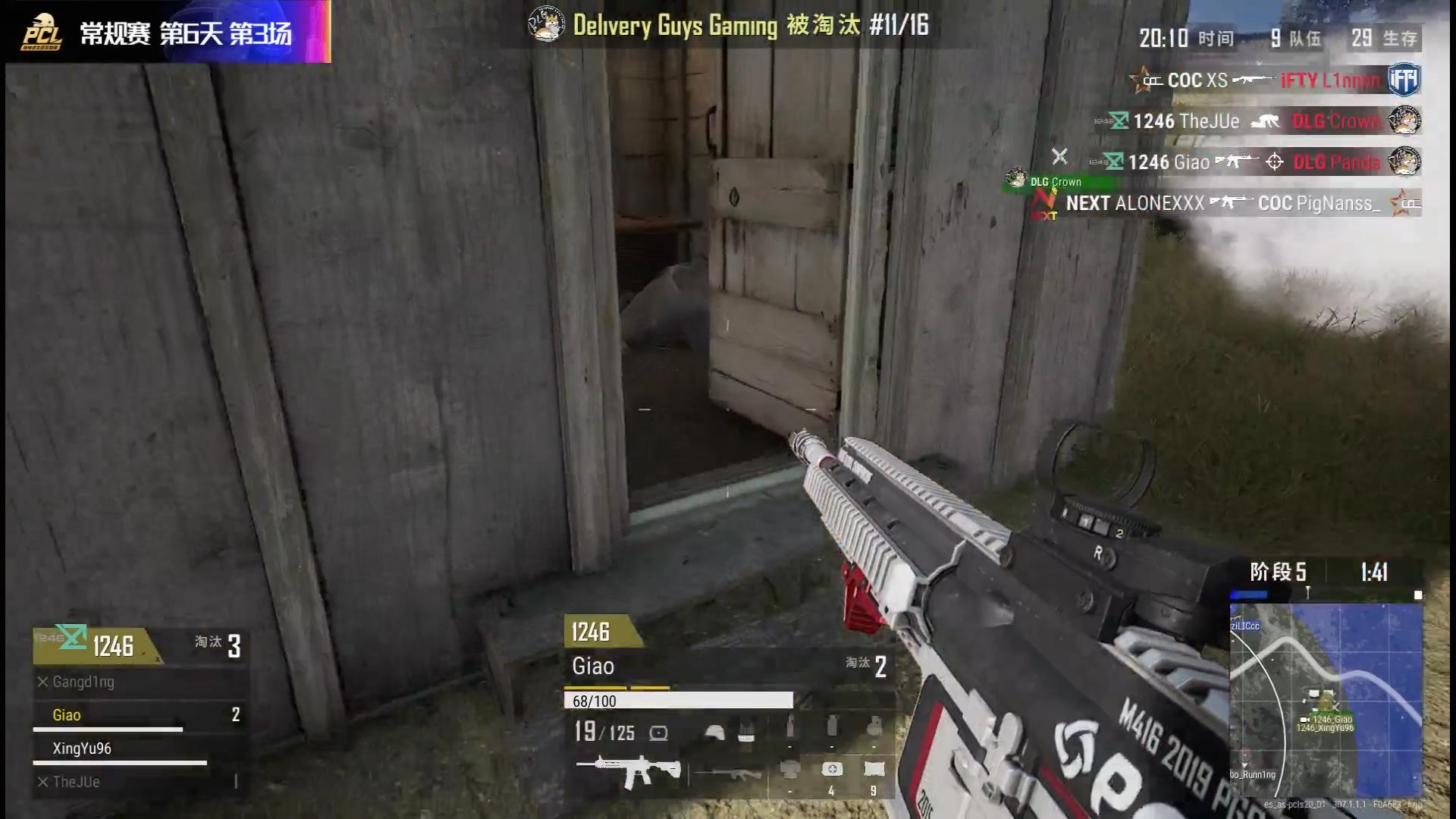Screen dimensions: 1456x819
Task: Switch view to teammate XingYu96
Action: tap(82, 748)
